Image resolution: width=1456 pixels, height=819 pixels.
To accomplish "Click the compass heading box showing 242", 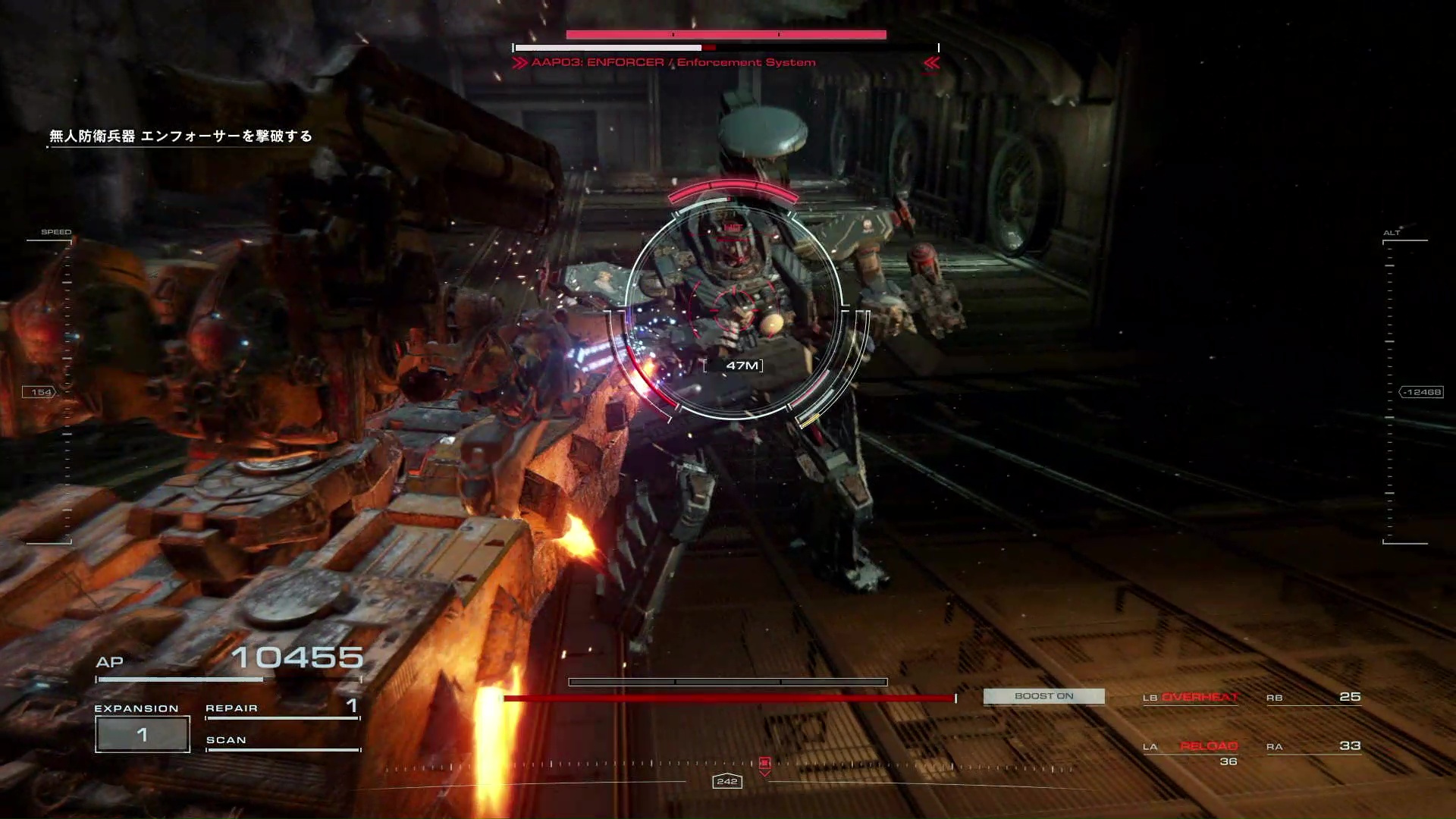I will coord(726,781).
